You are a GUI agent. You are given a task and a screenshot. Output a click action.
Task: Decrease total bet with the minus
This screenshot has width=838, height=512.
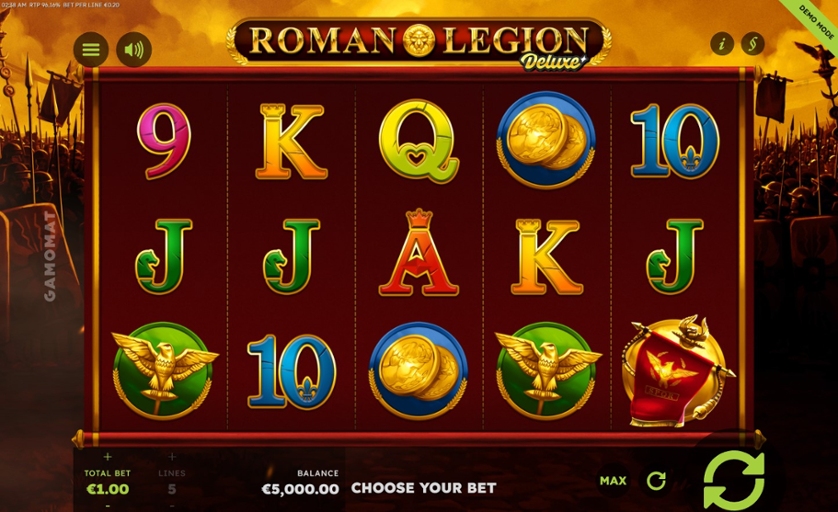pyautogui.click(x=107, y=505)
